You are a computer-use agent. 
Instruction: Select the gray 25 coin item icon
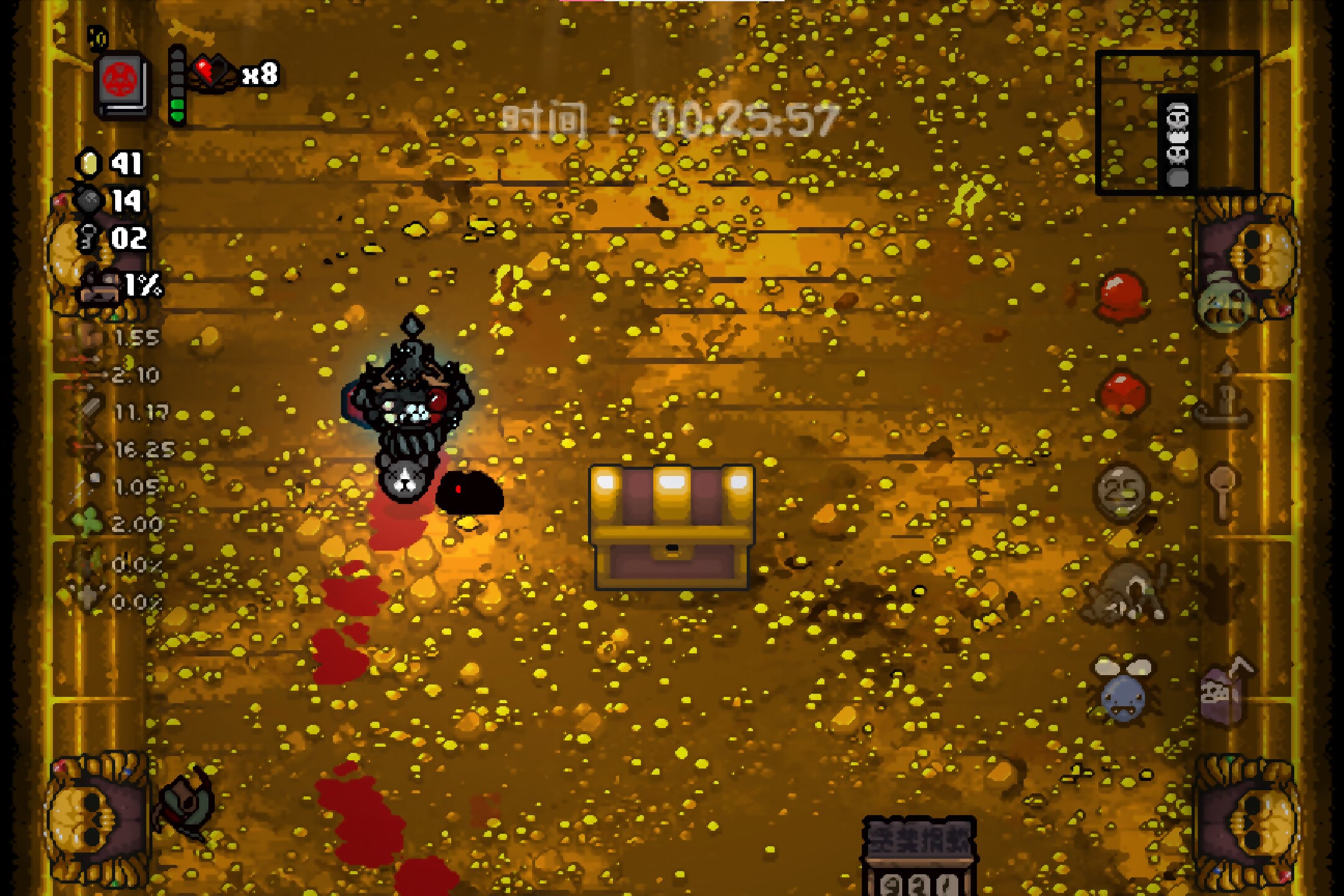point(1122,492)
